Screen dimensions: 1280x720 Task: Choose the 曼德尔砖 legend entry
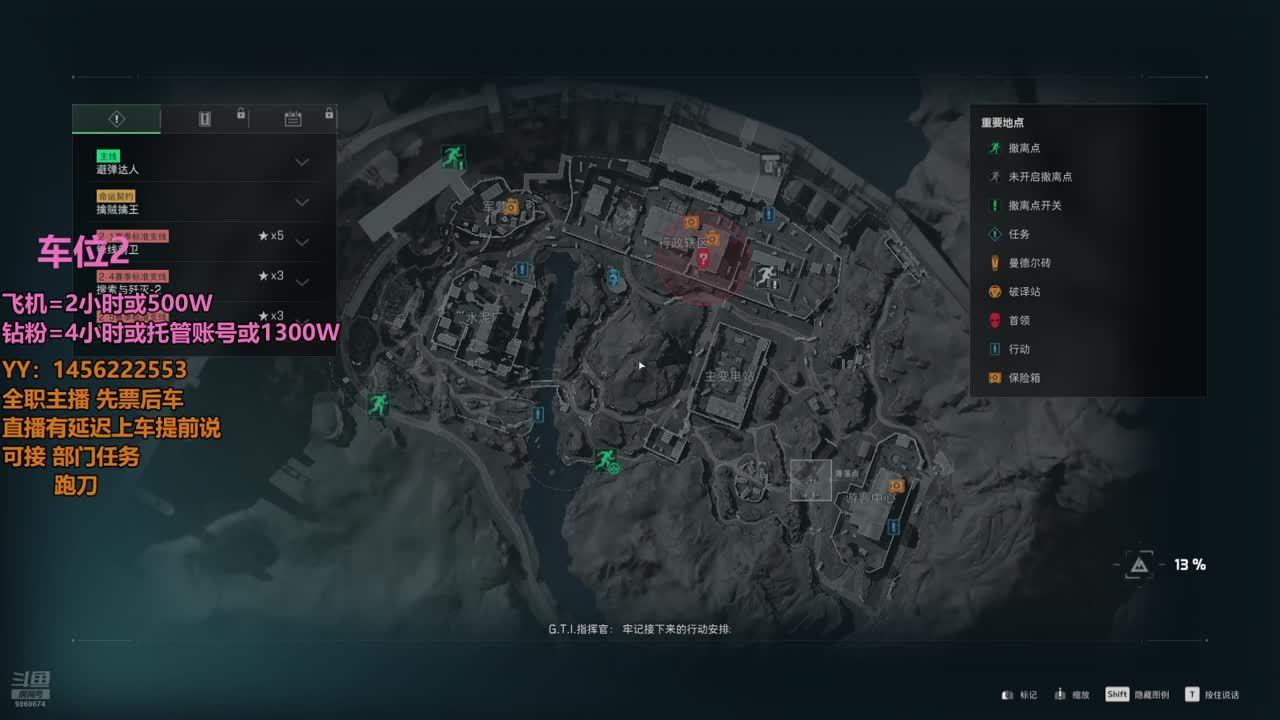tap(1029, 263)
